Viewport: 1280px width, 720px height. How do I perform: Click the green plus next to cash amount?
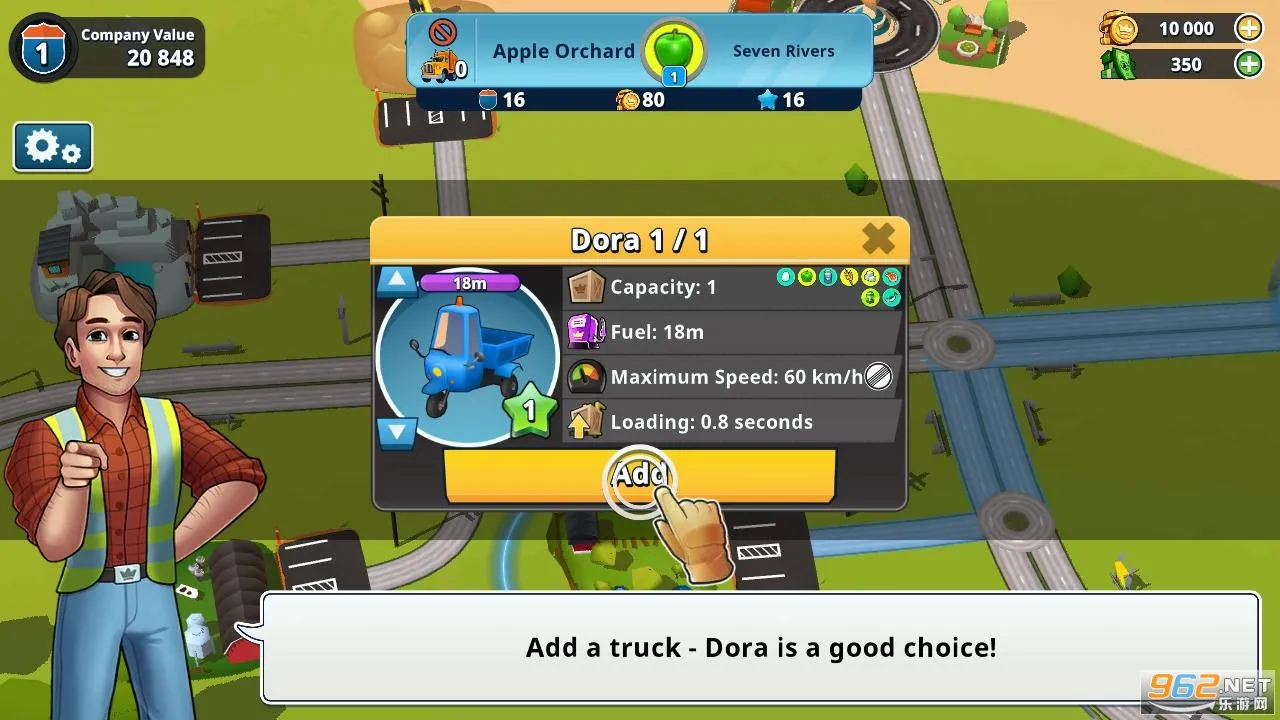[x=1248, y=64]
